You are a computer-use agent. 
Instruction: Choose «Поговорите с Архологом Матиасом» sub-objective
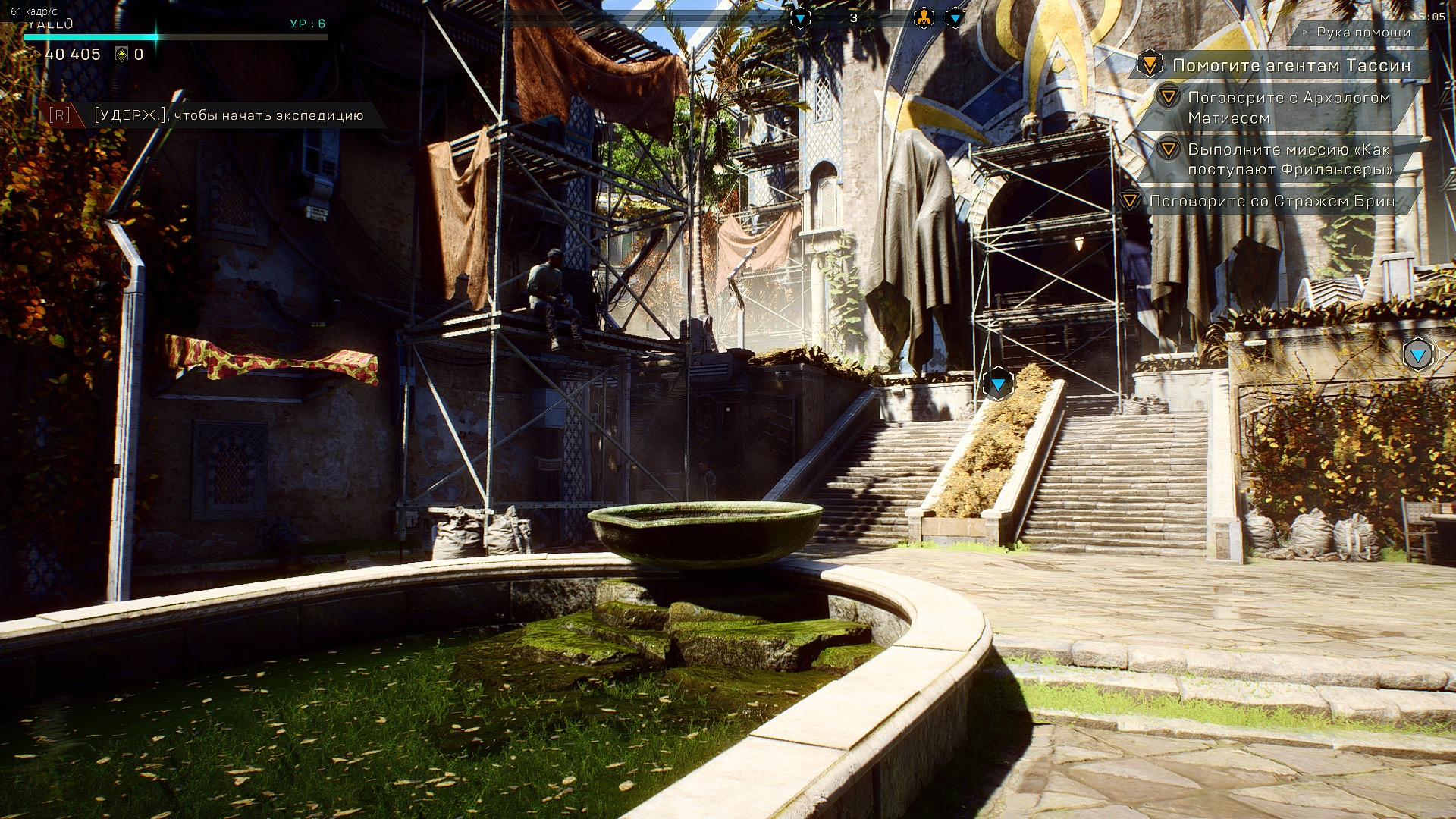pyautogui.click(x=1288, y=108)
